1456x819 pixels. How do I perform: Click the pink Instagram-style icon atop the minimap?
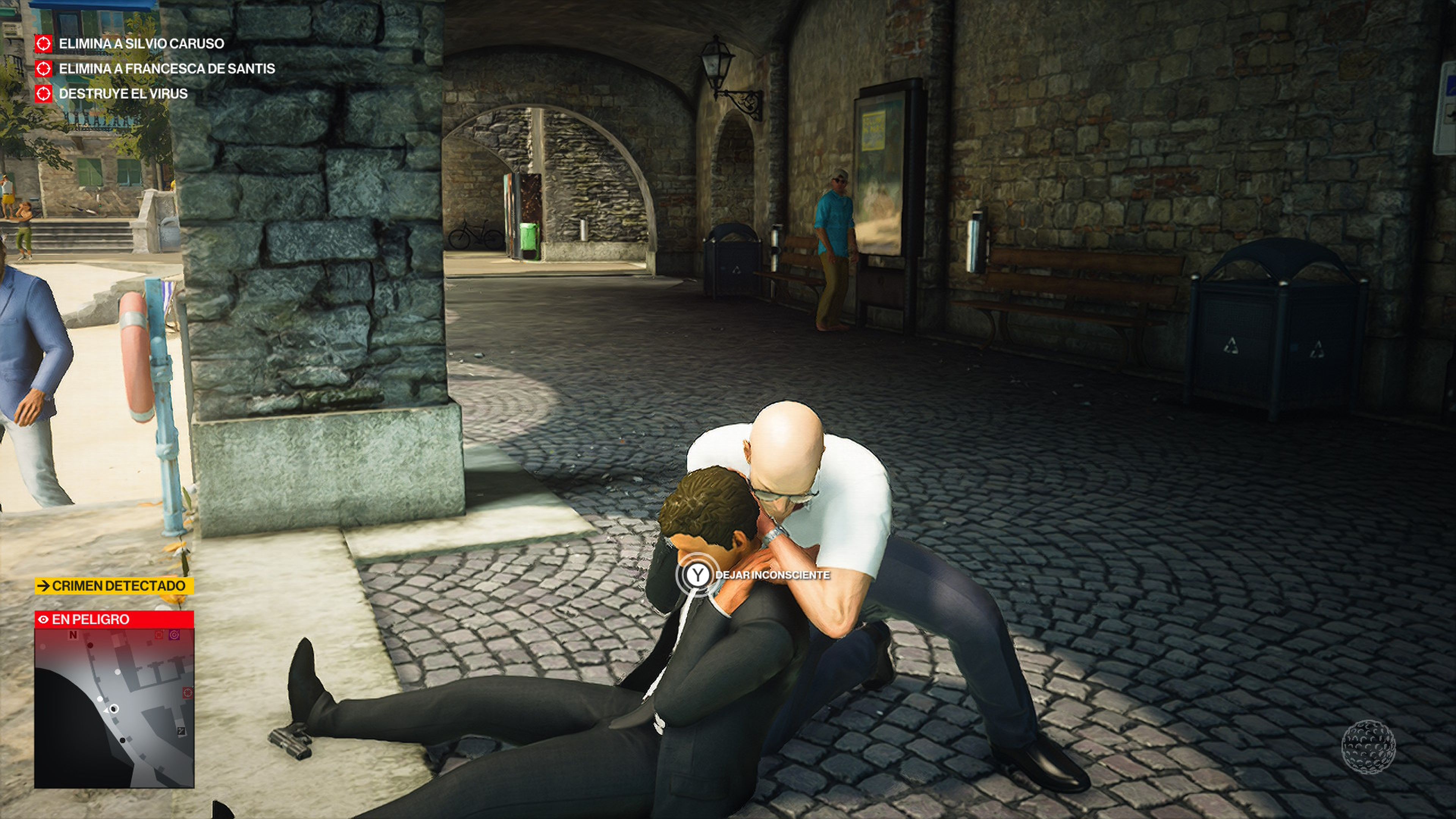click(175, 635)
